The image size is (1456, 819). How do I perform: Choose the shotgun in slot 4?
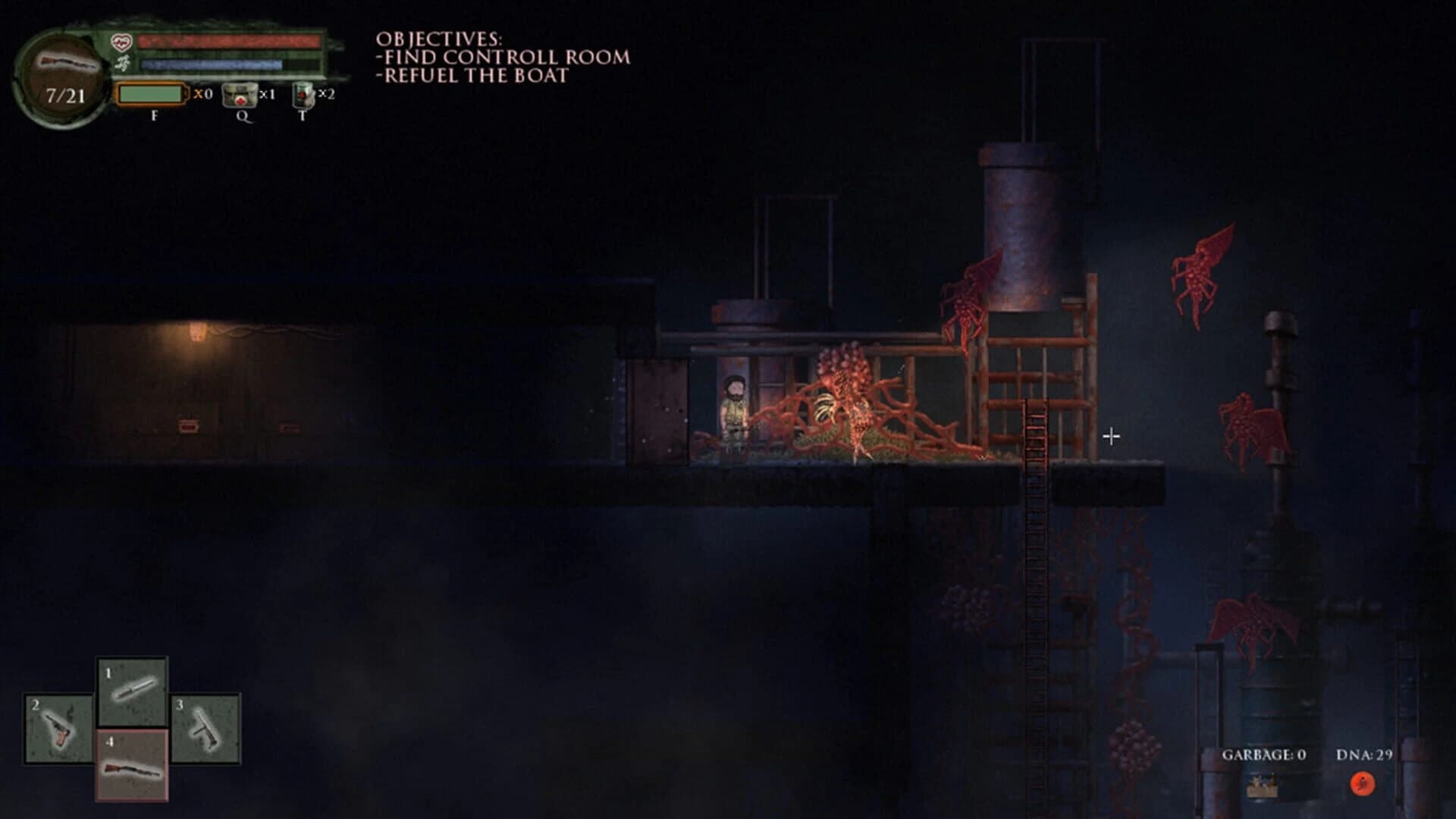[x=132, y=764]
